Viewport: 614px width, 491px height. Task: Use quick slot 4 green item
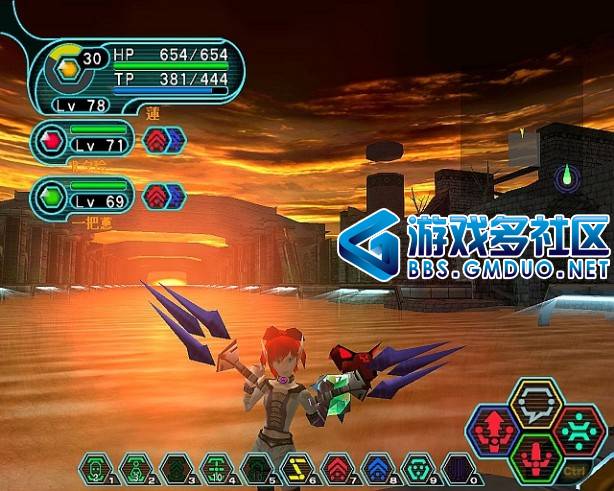pyautogui.click(x=214, y=468)
